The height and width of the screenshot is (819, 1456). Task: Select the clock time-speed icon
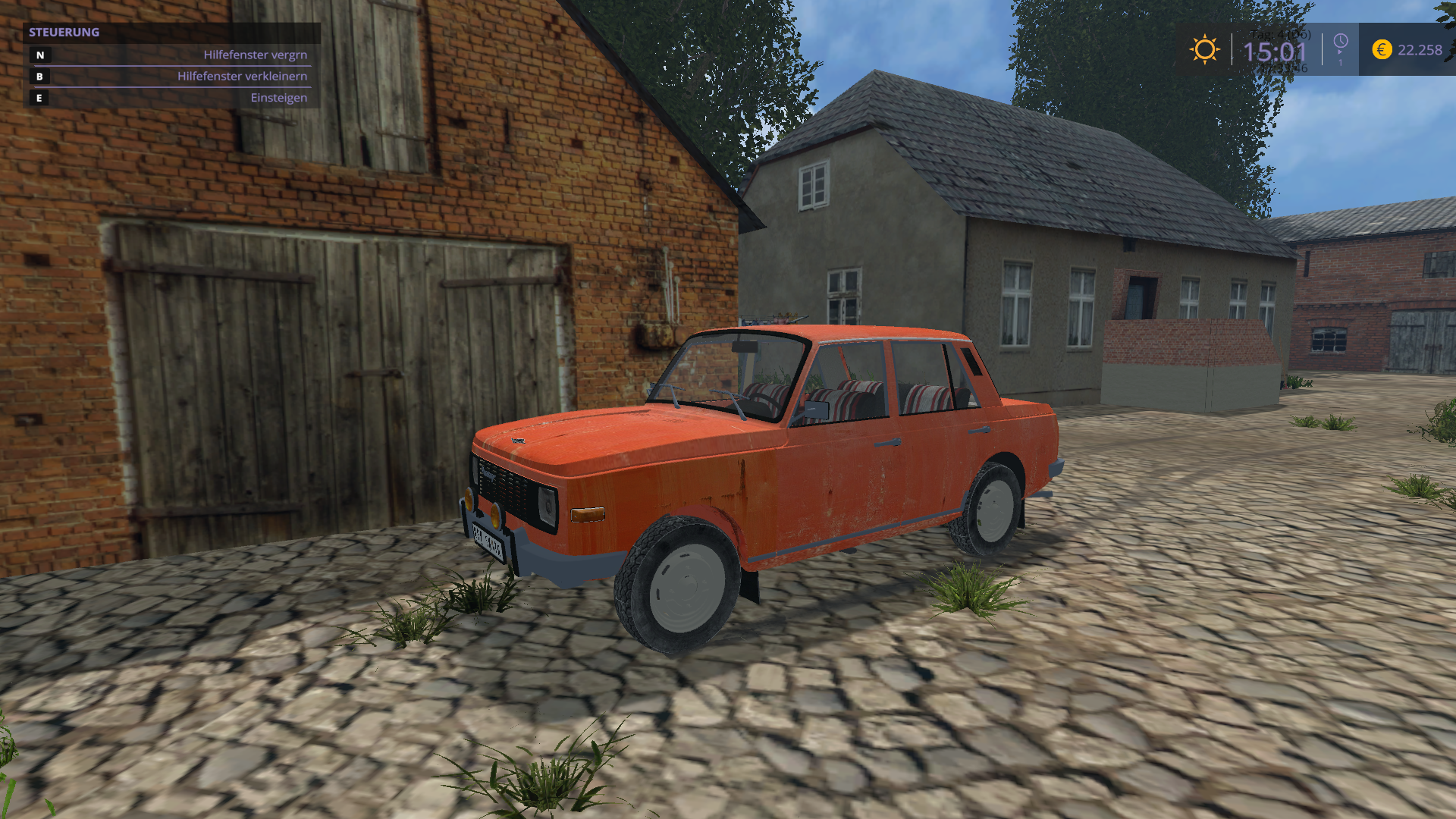[1341, 42]
